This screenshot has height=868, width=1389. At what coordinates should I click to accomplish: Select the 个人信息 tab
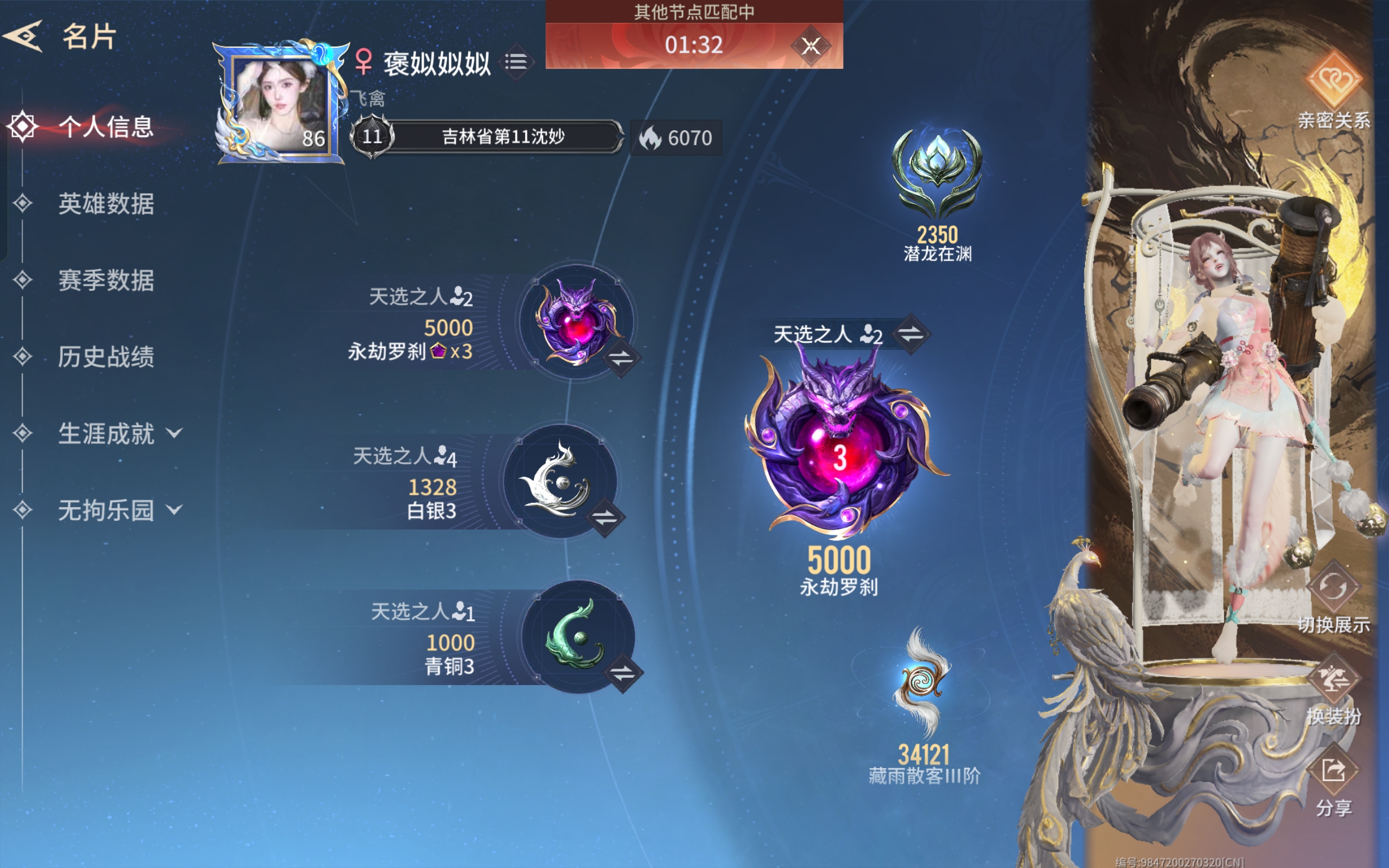(x=106, y=127)
